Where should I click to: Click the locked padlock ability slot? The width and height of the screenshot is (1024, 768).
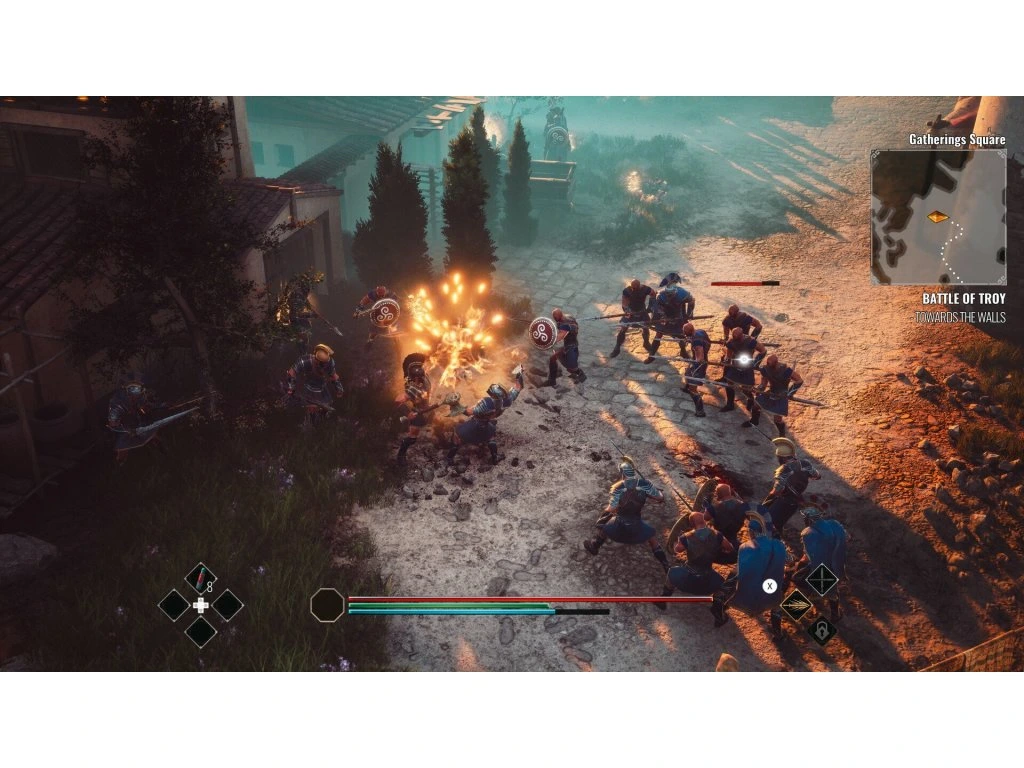click(822, 631)
